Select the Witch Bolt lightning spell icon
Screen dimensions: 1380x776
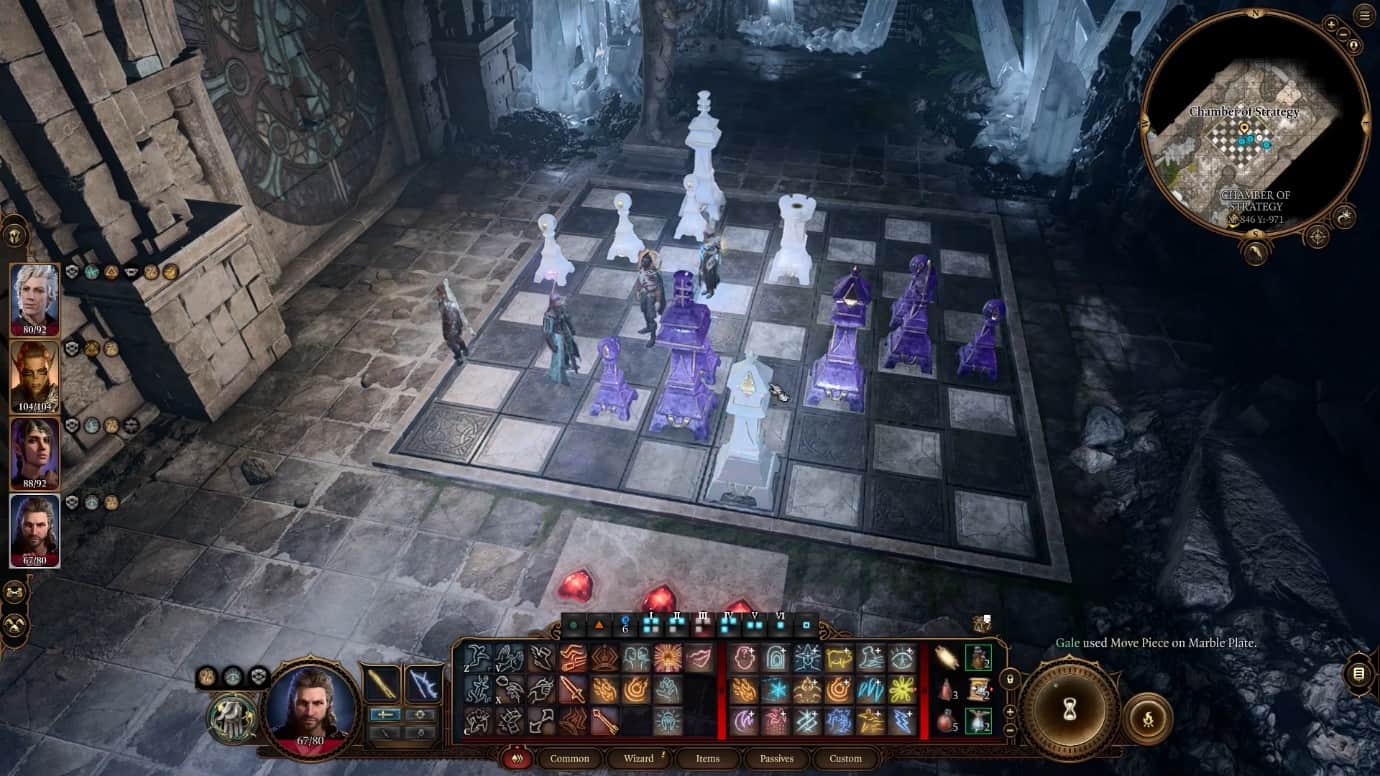click(x=900, y=721)
